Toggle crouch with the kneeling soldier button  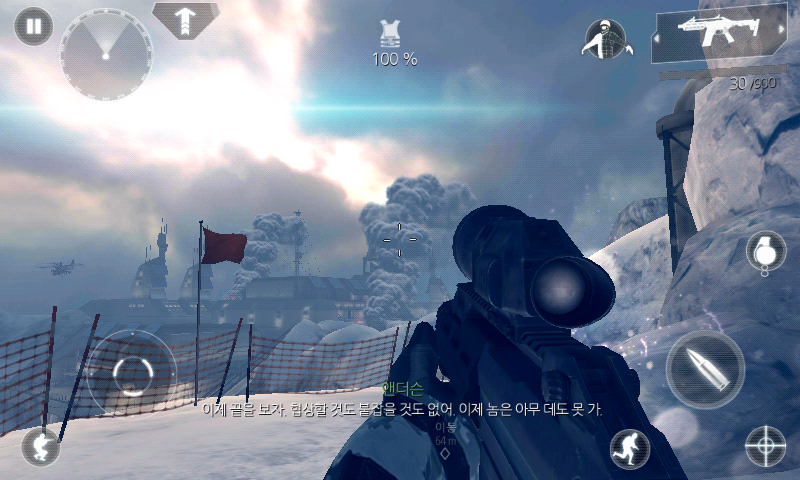click(x=40, y=446)
